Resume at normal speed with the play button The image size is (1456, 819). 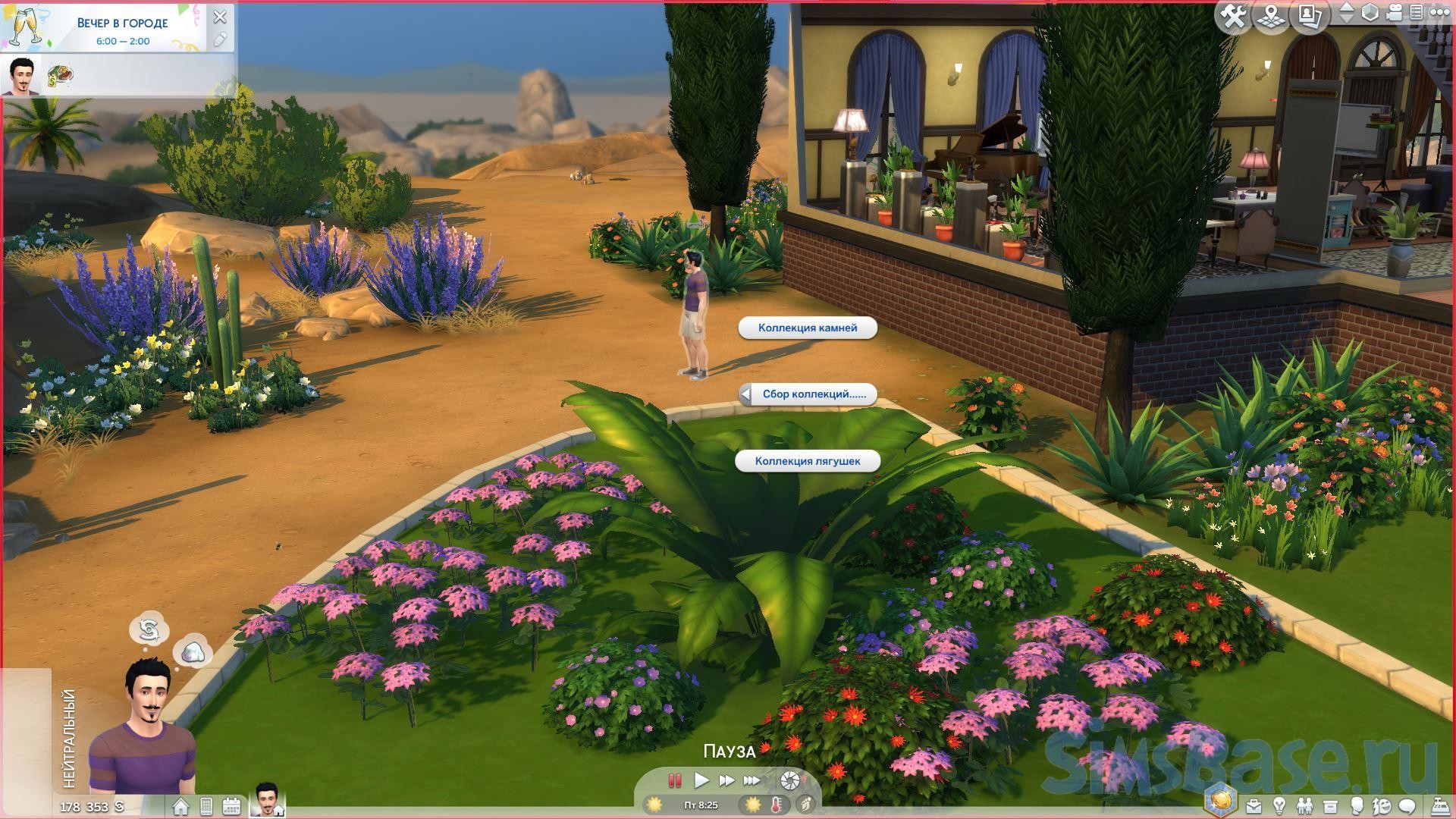[701, 780]
